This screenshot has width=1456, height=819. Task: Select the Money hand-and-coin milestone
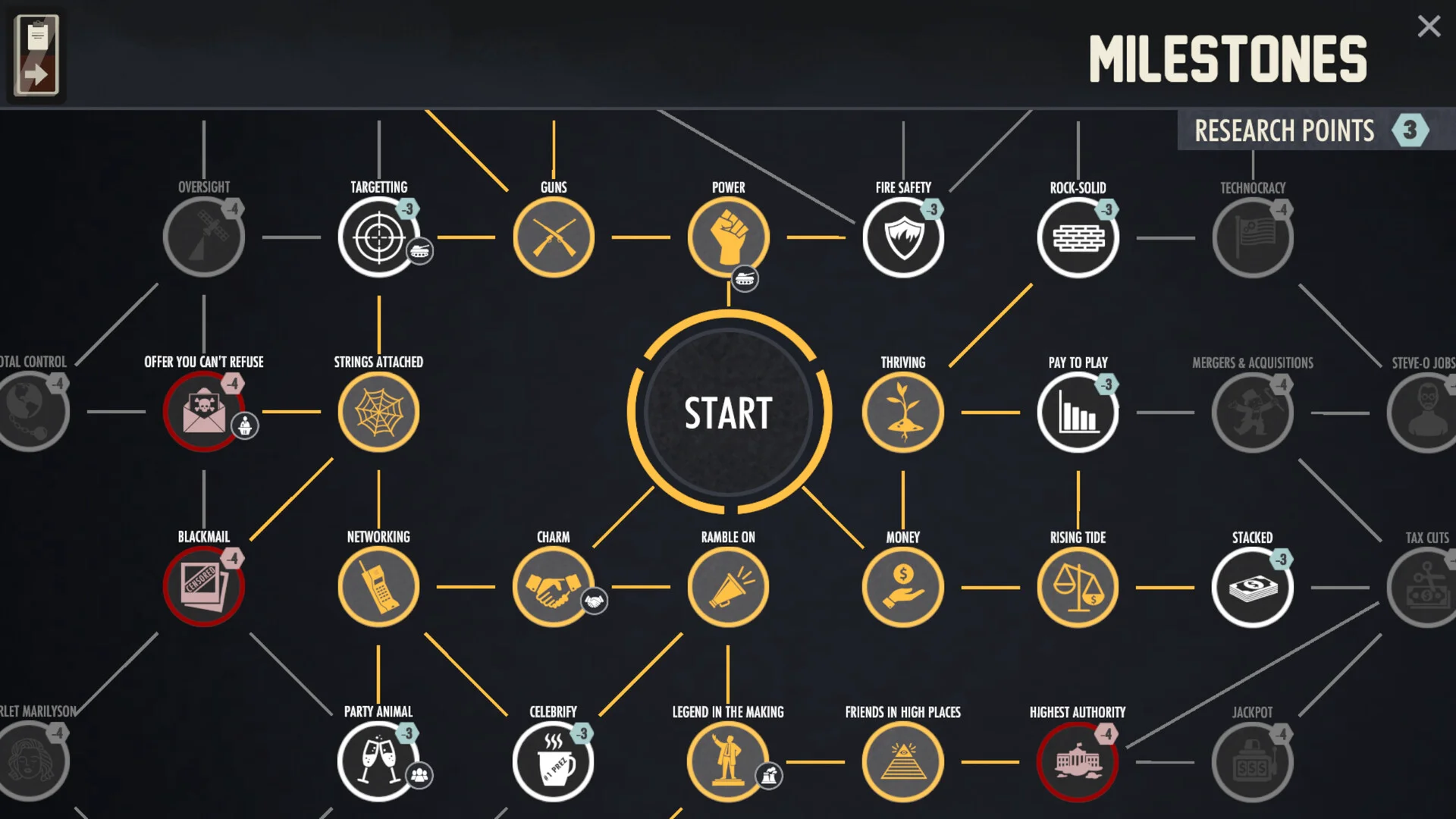tap(903, 587)
